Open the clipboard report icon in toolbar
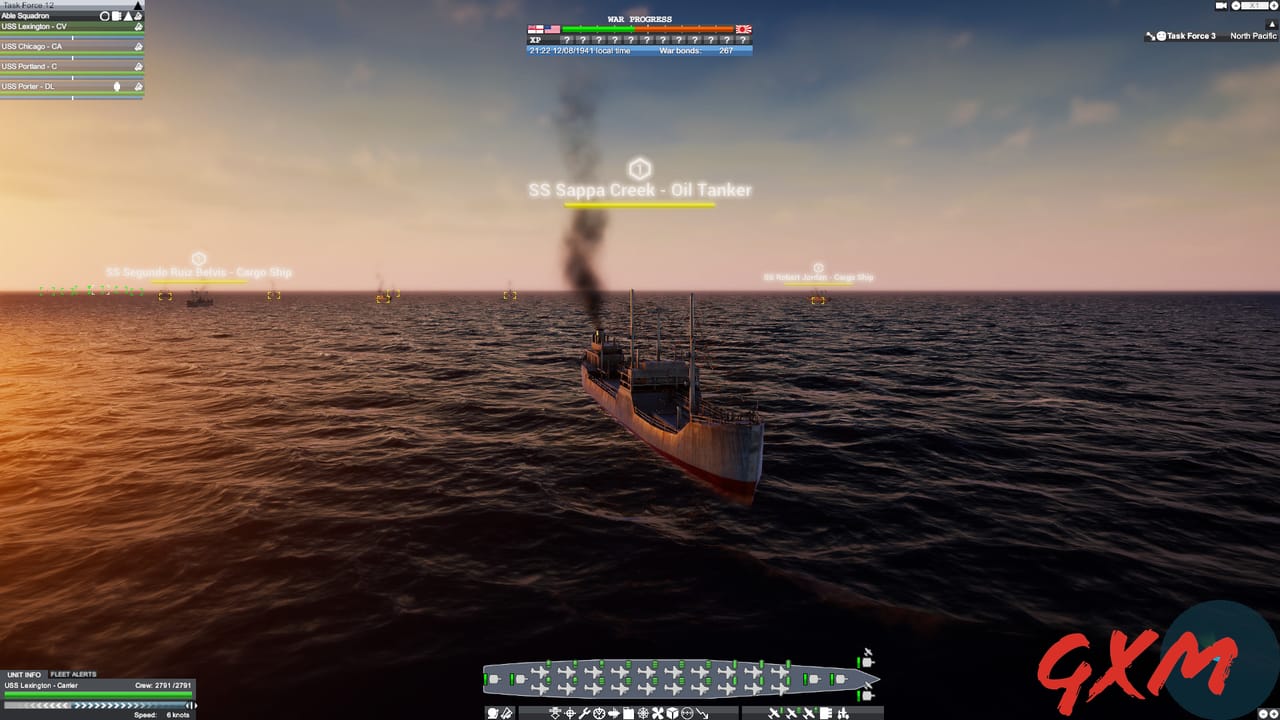The width and height of the screenshot is (1280, 720). coord(628,713)
